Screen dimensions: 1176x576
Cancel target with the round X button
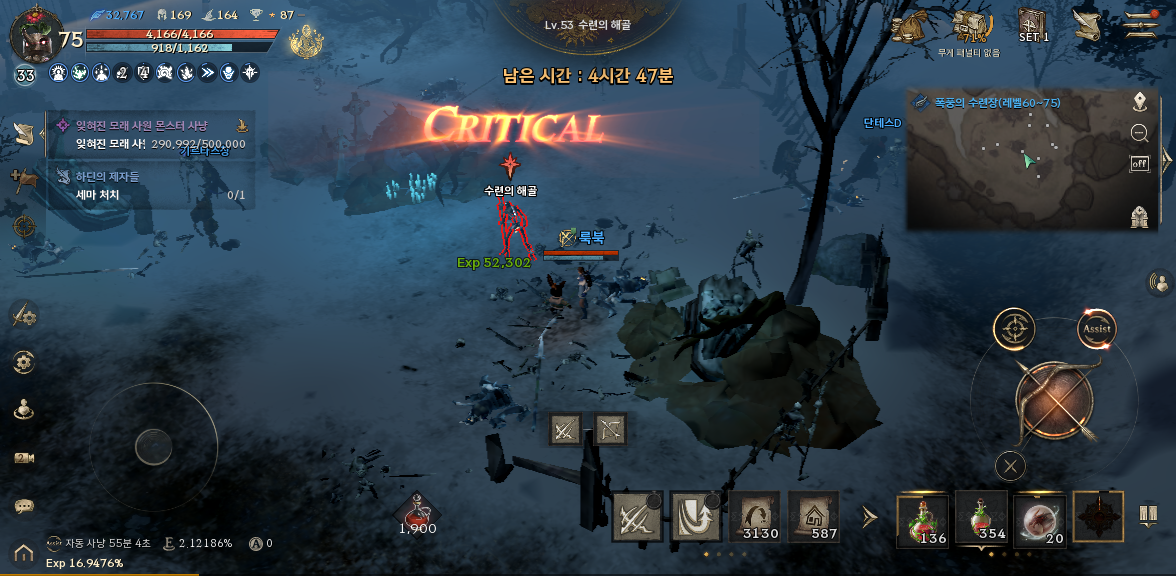(x=1012, y=465)
